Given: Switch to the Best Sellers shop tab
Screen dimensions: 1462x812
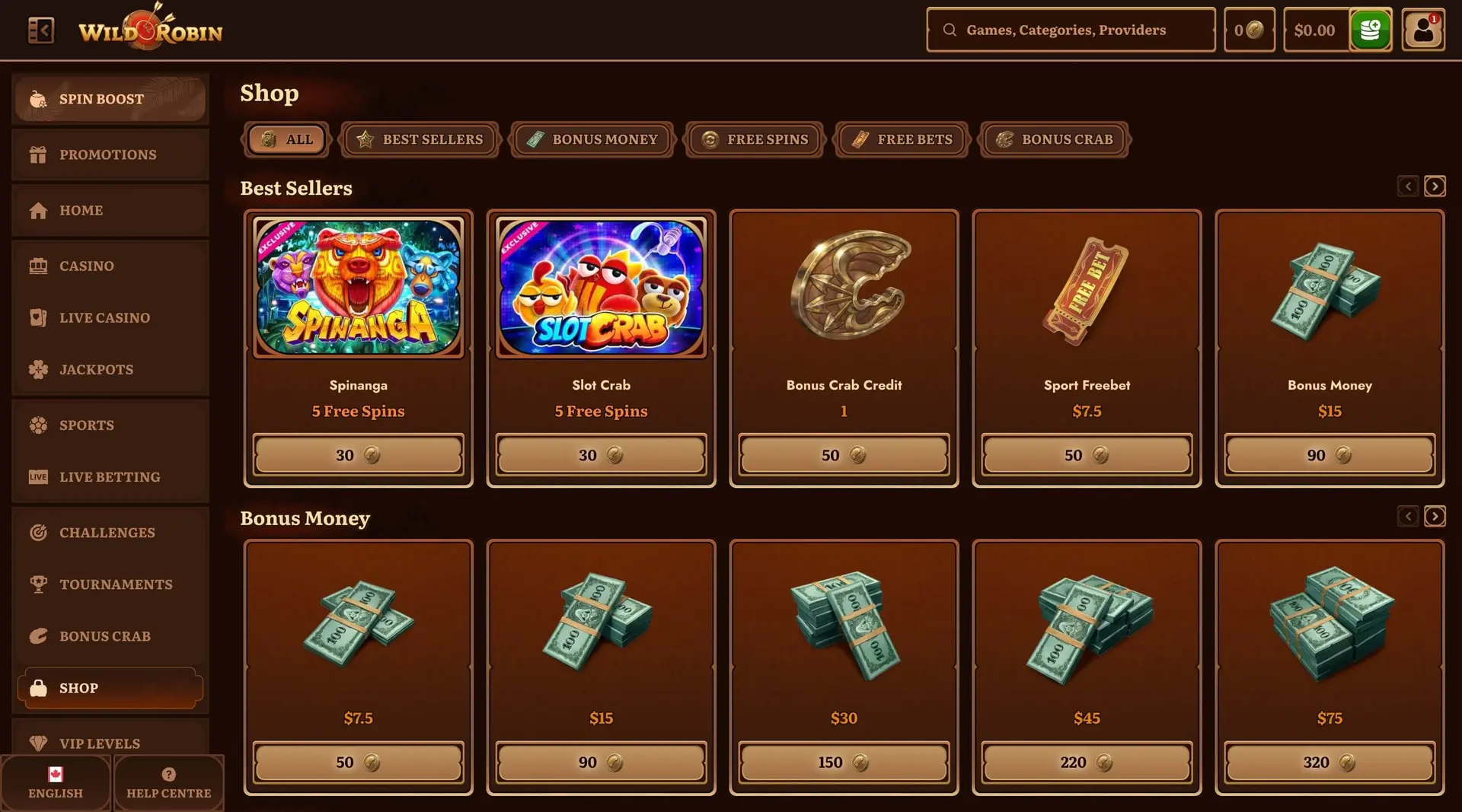Looking at the screenshot, I should pyautogui.click(x=420, y=139).
